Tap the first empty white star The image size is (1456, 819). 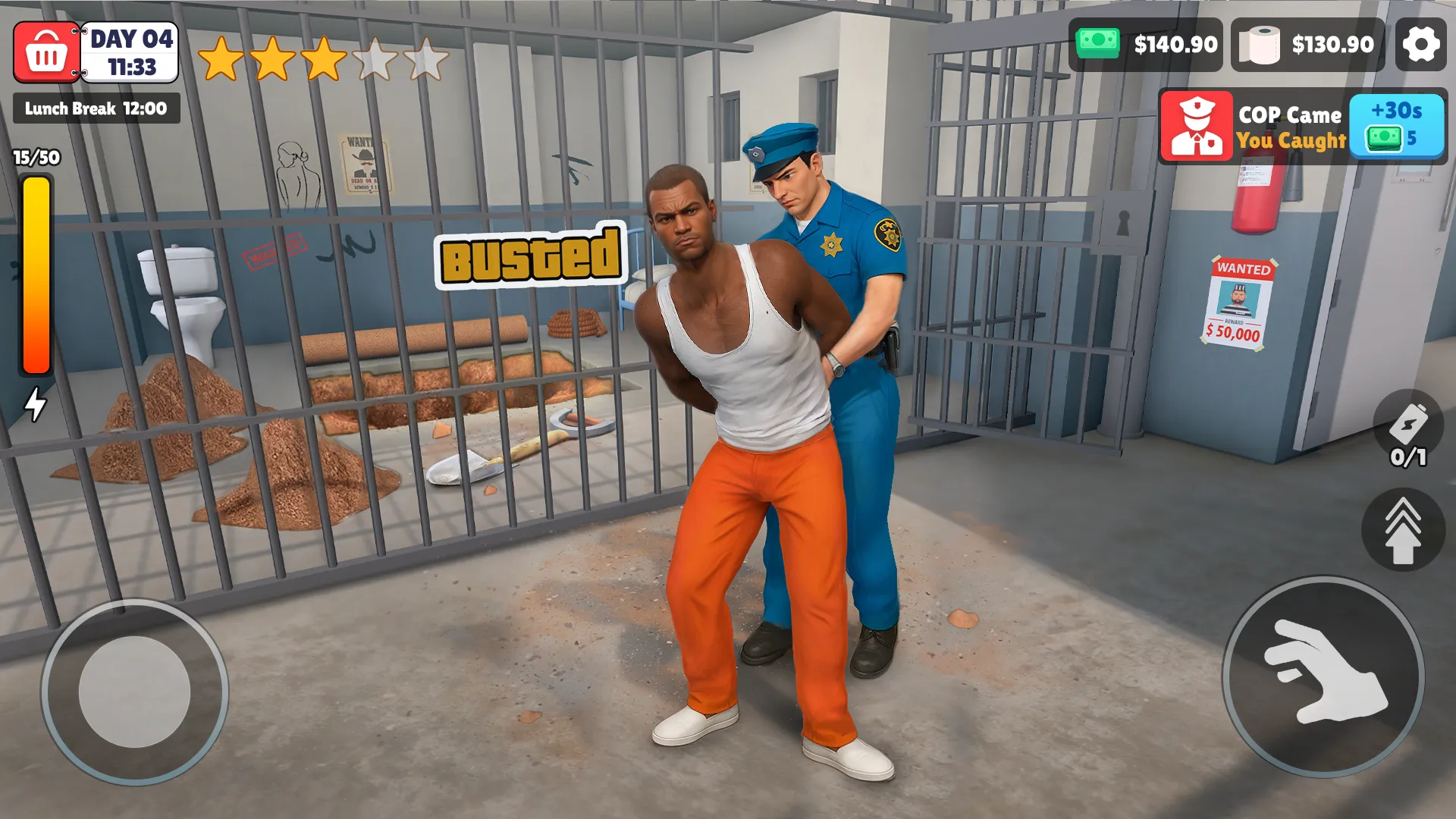tap(377, 55)
